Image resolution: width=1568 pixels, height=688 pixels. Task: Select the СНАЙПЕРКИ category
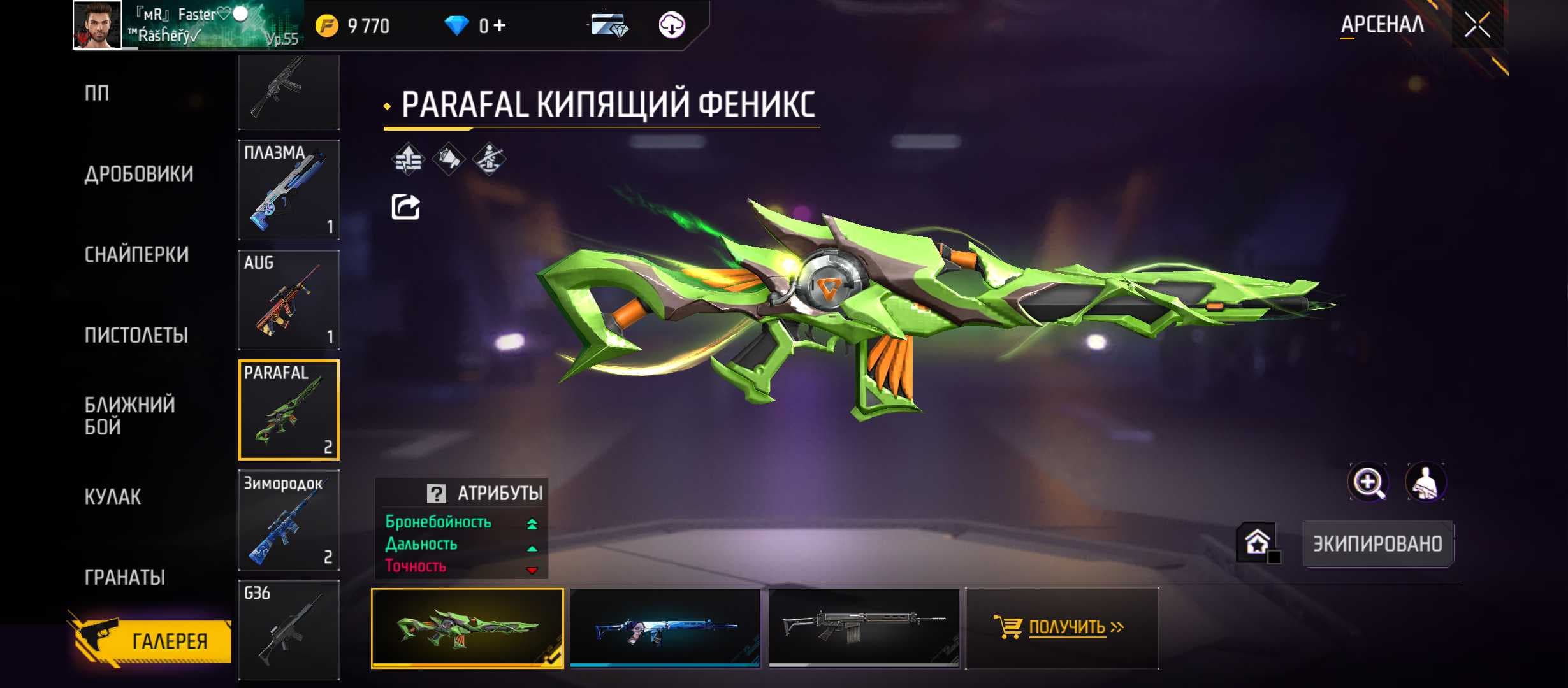pyautogui.click(x=136, y=255)
